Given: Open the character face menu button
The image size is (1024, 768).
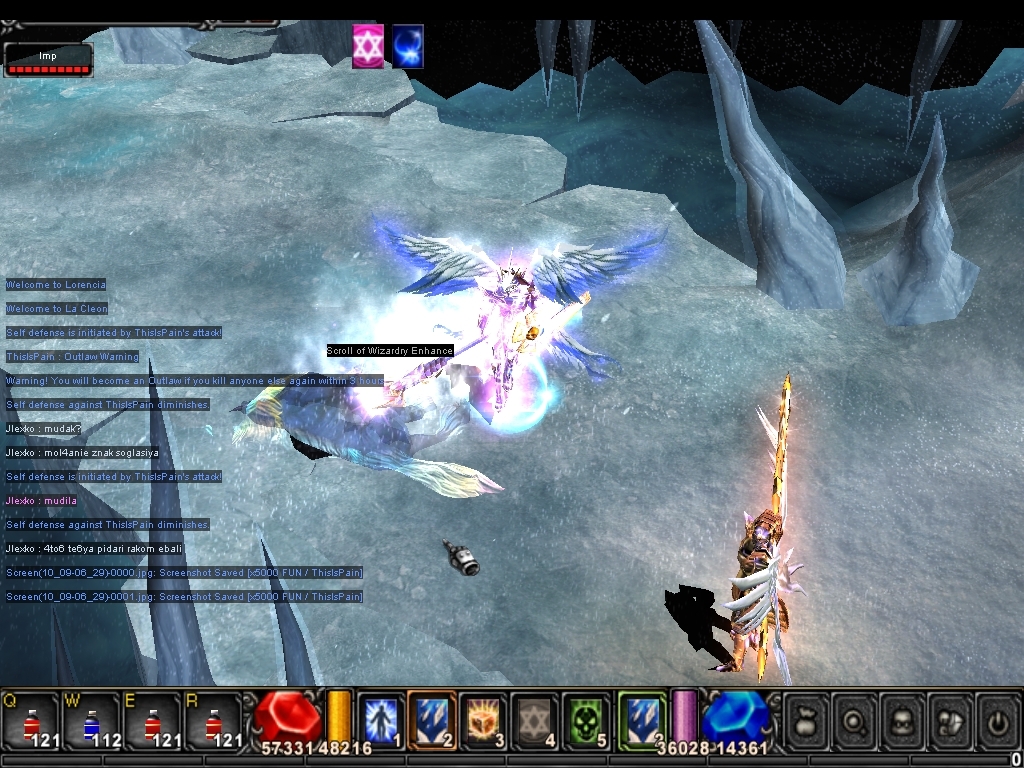Looking at the screenshot, I should pyautogui.click(x=902, y=720).
